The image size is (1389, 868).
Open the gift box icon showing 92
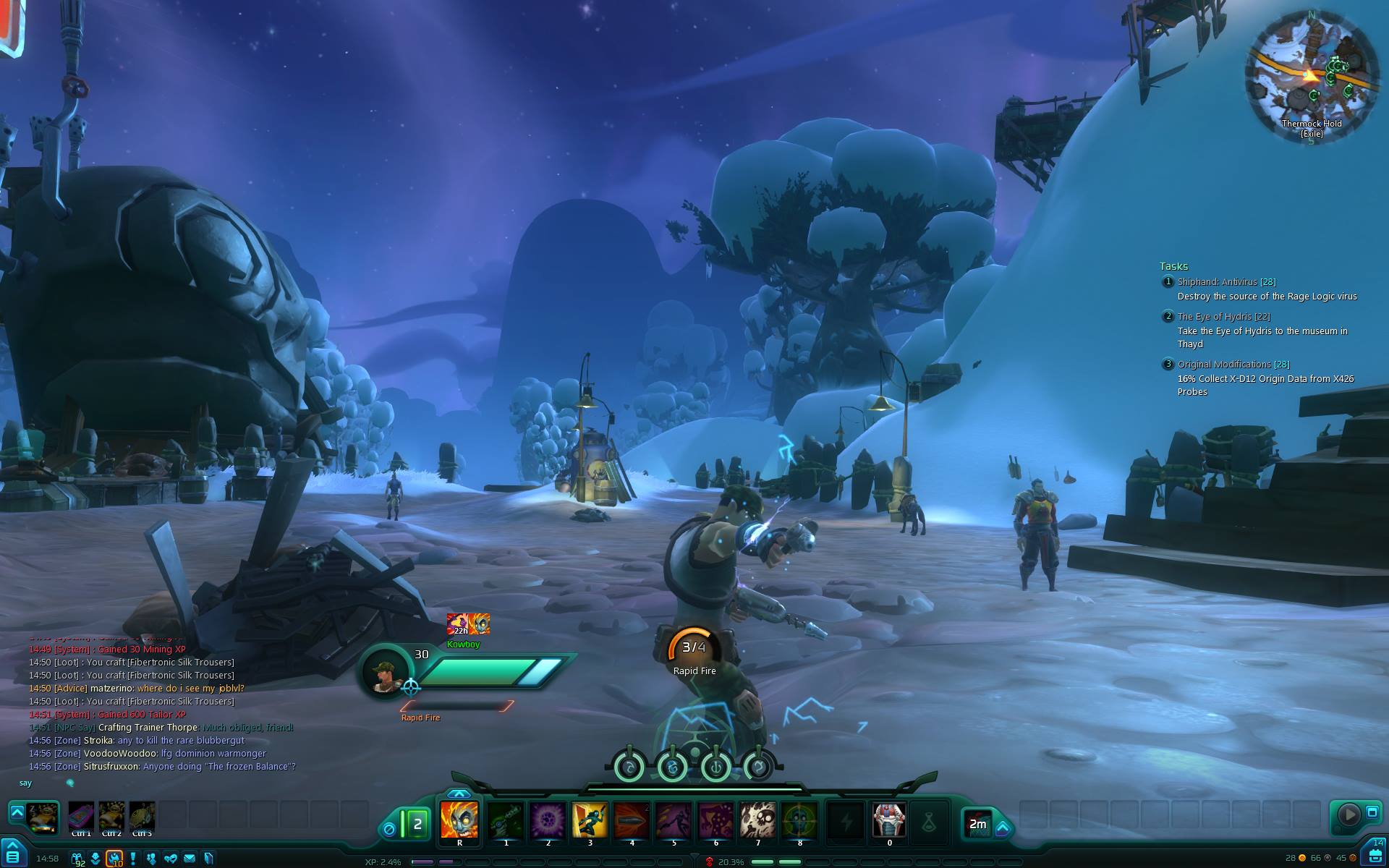[77, 859]
